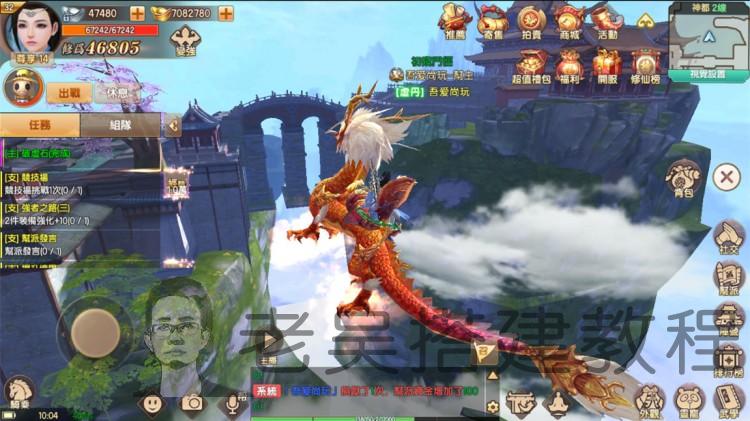Add gold ingots with the plus button
The height and width of the screenshot is (421, 750).
pos(225,13)
